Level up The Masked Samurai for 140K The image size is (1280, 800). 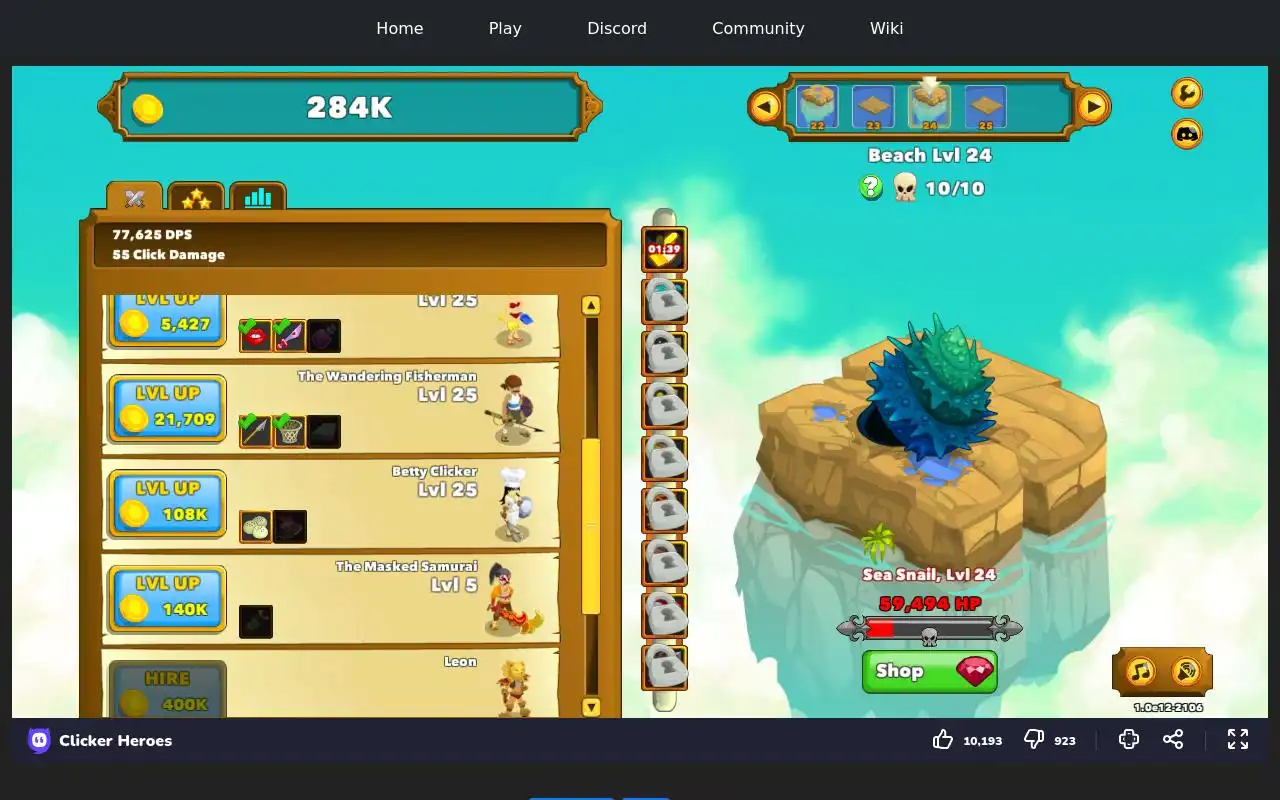(x=167, y=598)
